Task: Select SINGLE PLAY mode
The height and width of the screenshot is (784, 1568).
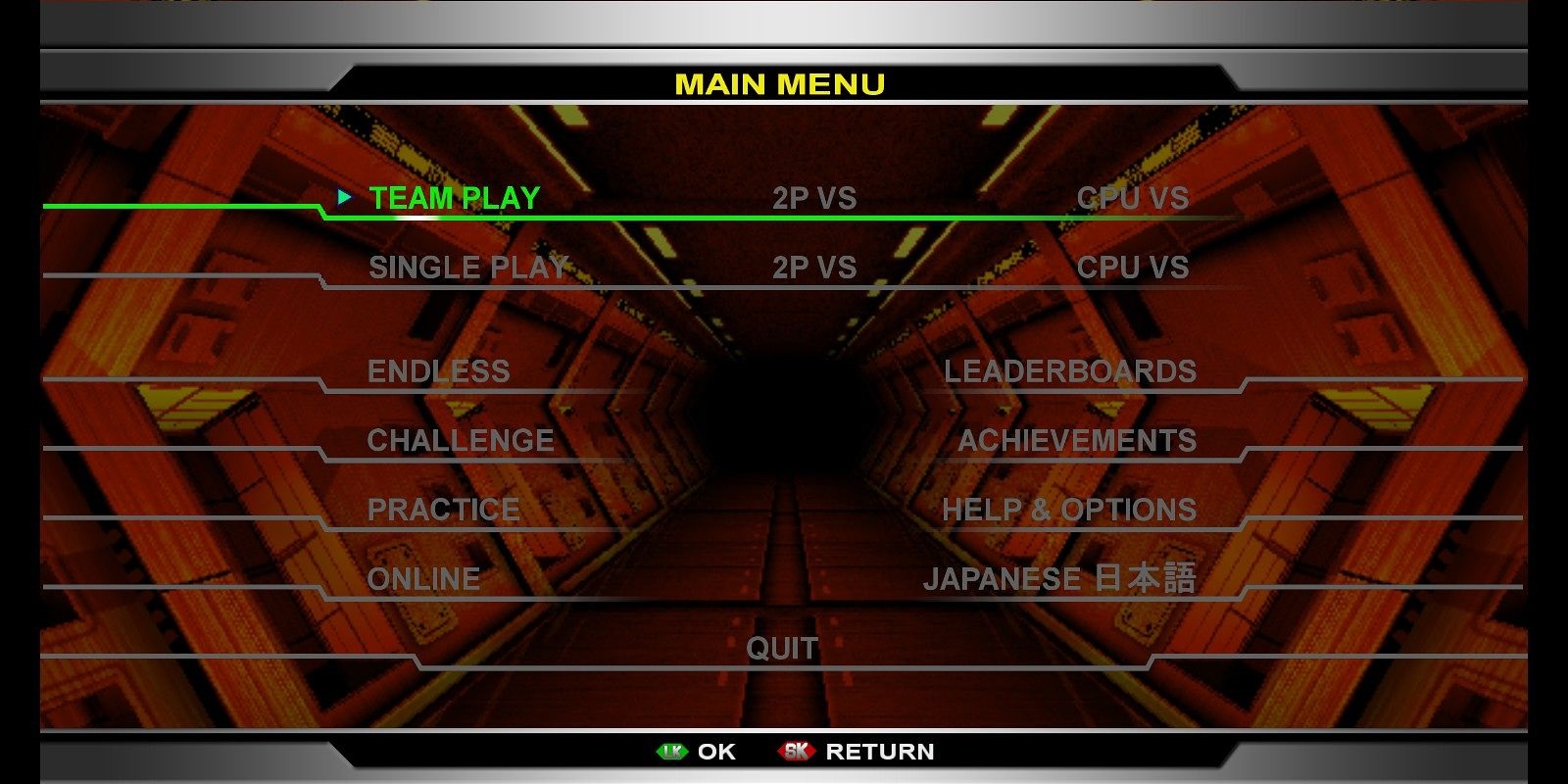Action: (x=466, y=267)
